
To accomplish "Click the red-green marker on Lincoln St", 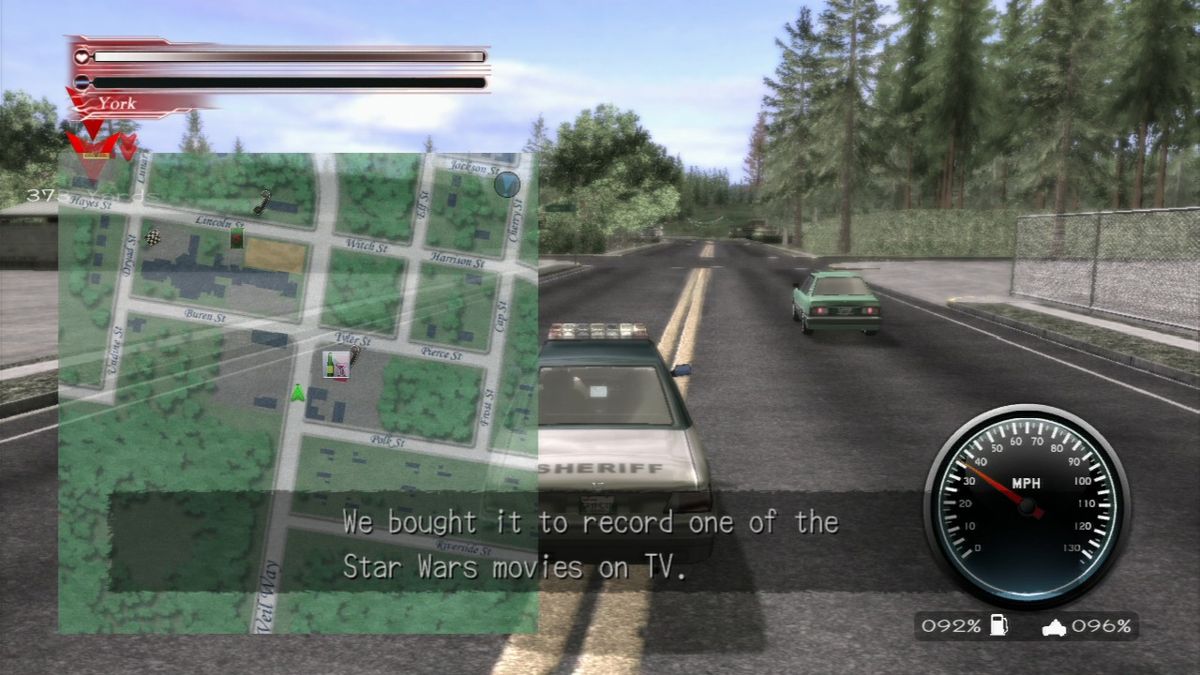I will coord(237,237).
